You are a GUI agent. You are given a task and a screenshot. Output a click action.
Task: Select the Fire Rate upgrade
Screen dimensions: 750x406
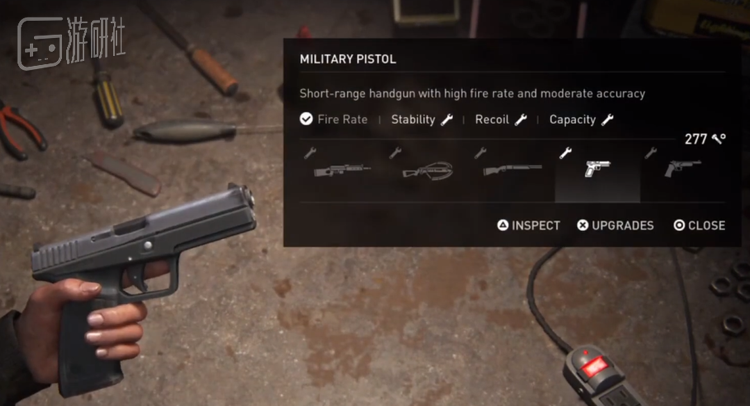pos(334,120)
